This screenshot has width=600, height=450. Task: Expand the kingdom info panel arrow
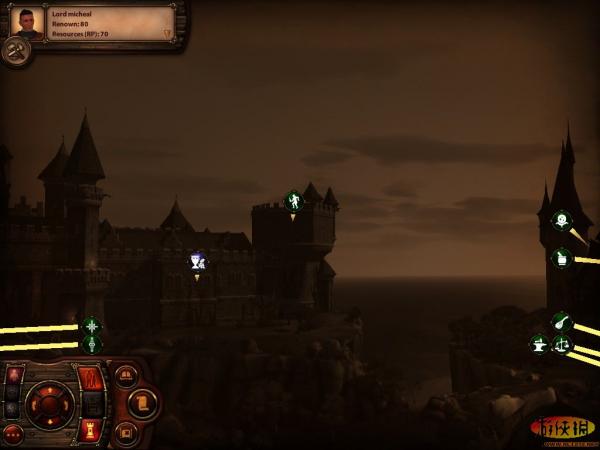pyautogui.click(x=168, y=34)
